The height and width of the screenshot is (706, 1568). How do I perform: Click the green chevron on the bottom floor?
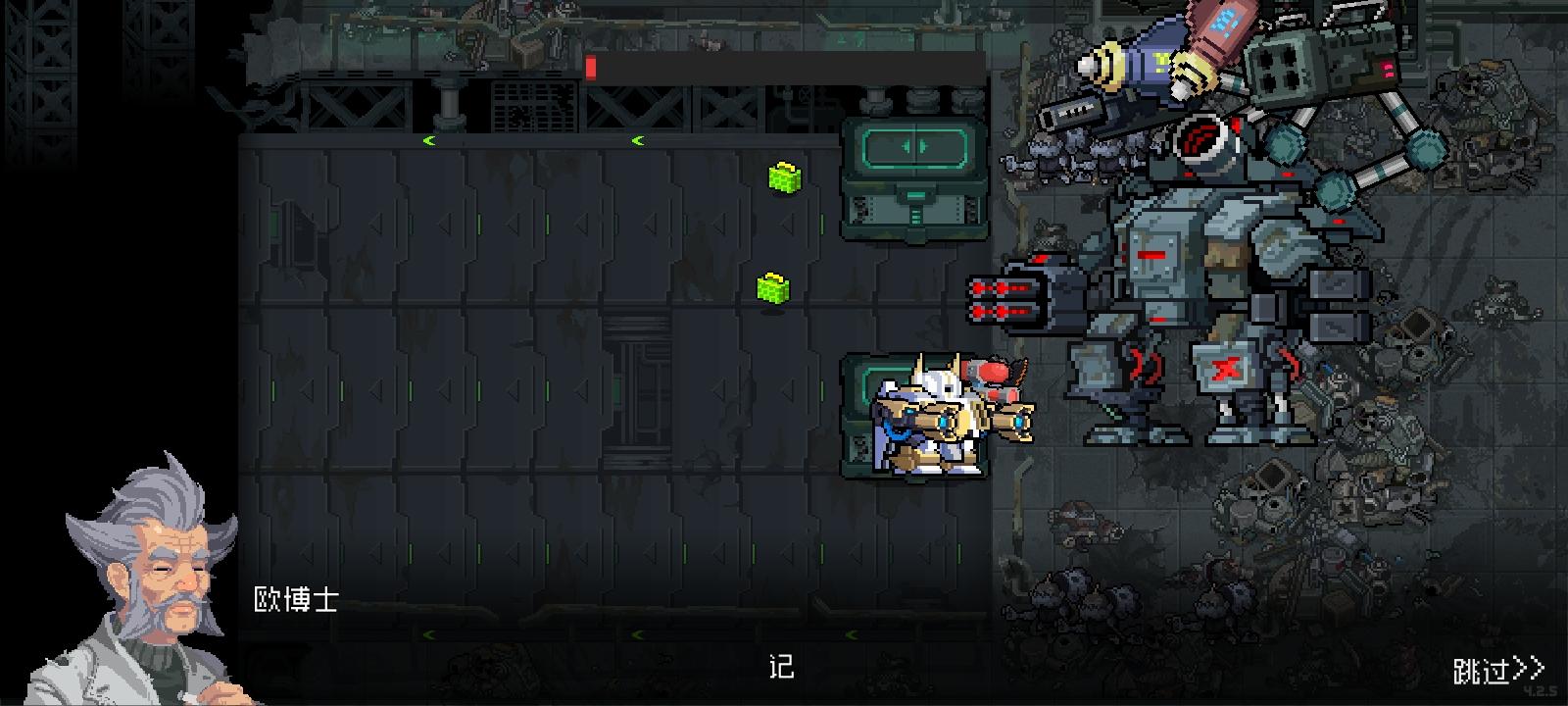[x=428, y=634]
